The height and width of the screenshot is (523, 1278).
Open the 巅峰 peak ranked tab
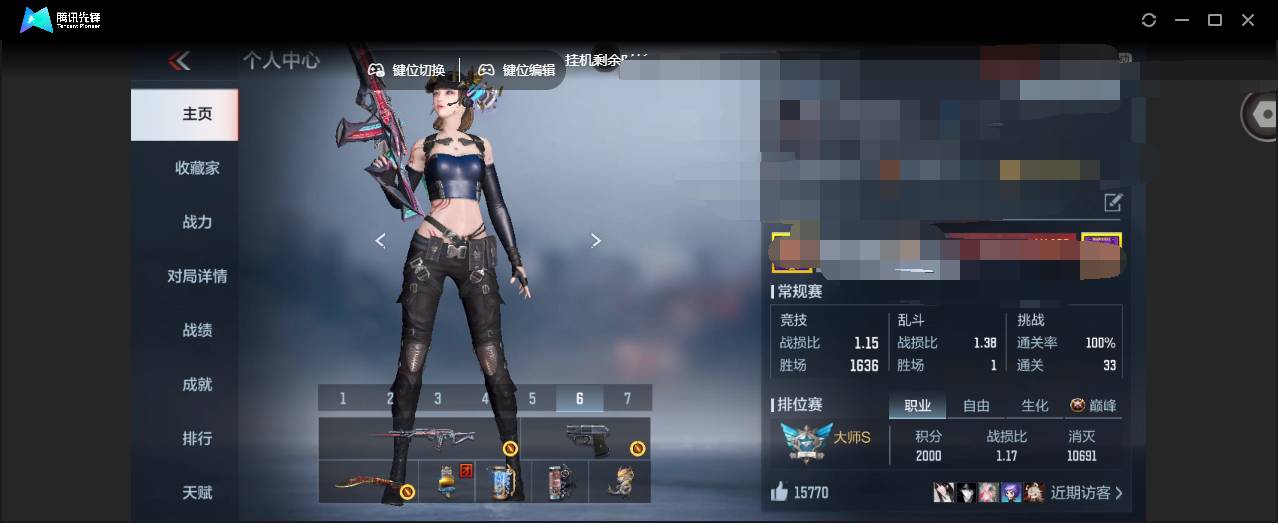click(x=1093, y=405)
